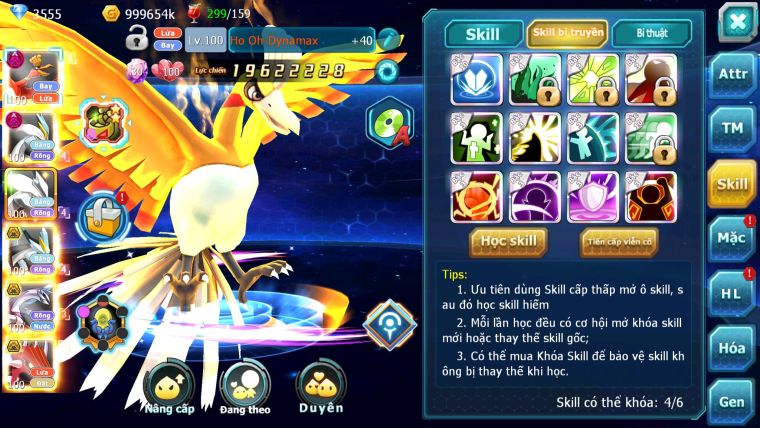Open the Hóa side tab
The width and height of the screenshot is (760, 428).
(731, 347)
